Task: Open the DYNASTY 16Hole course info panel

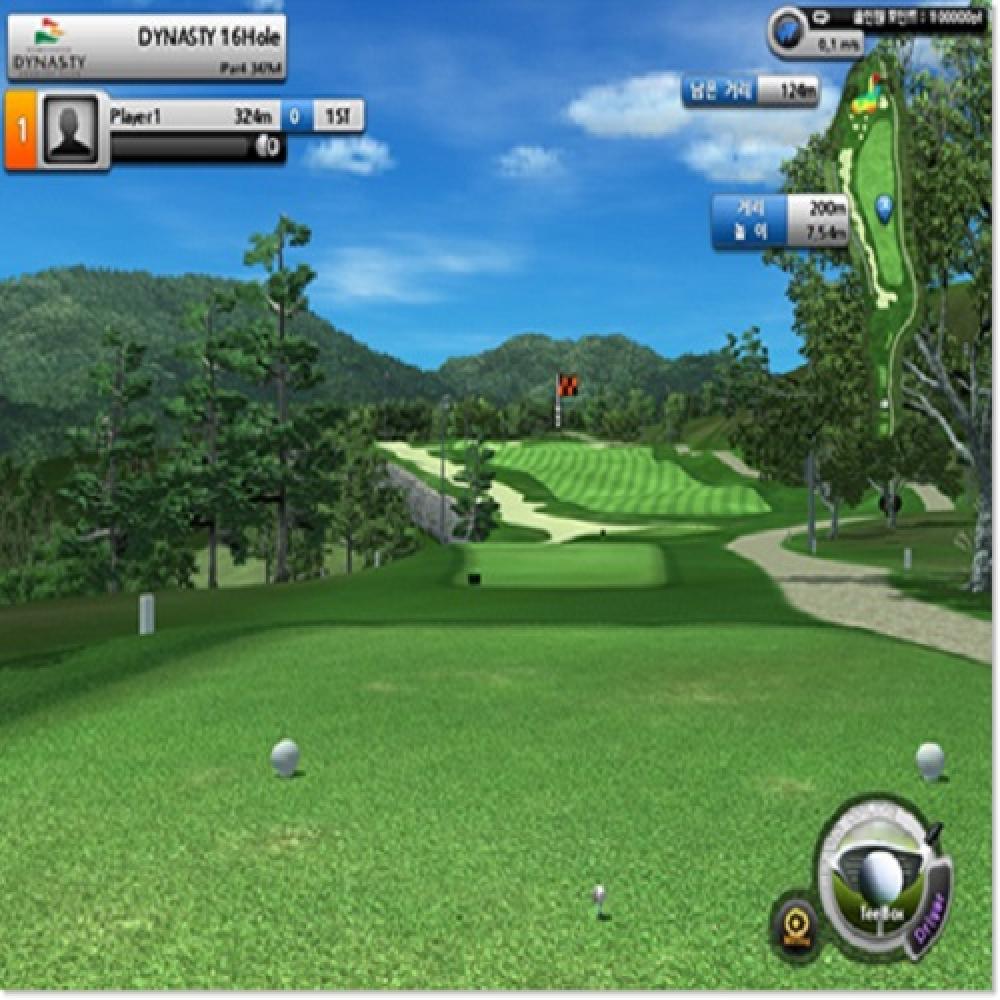Action: pyautogui.click(x=146, y=47)
